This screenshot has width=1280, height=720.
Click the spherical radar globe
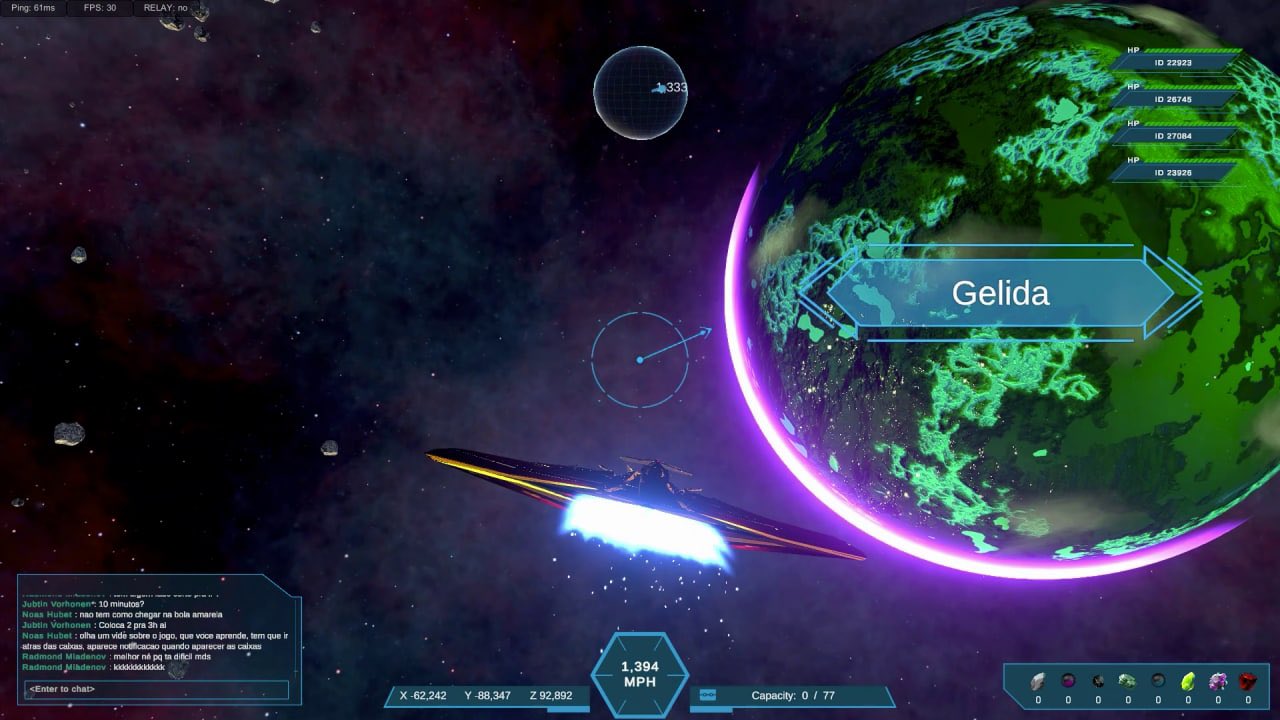point(639,92)
